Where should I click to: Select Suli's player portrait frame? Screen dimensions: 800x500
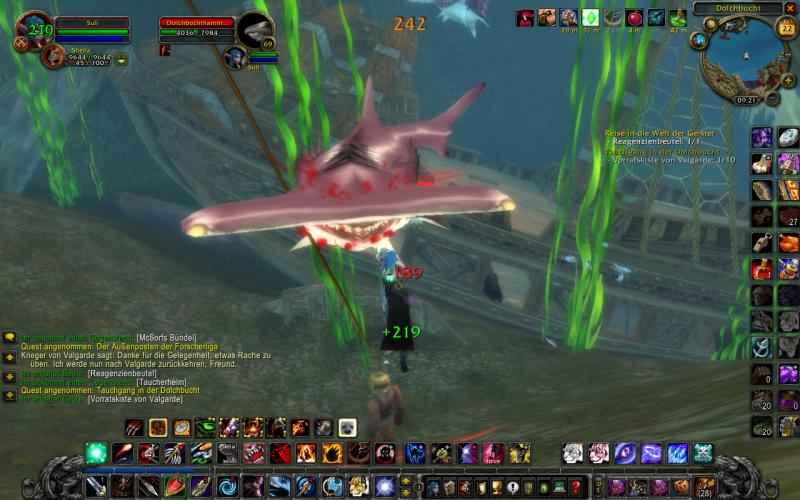point(36,28)
